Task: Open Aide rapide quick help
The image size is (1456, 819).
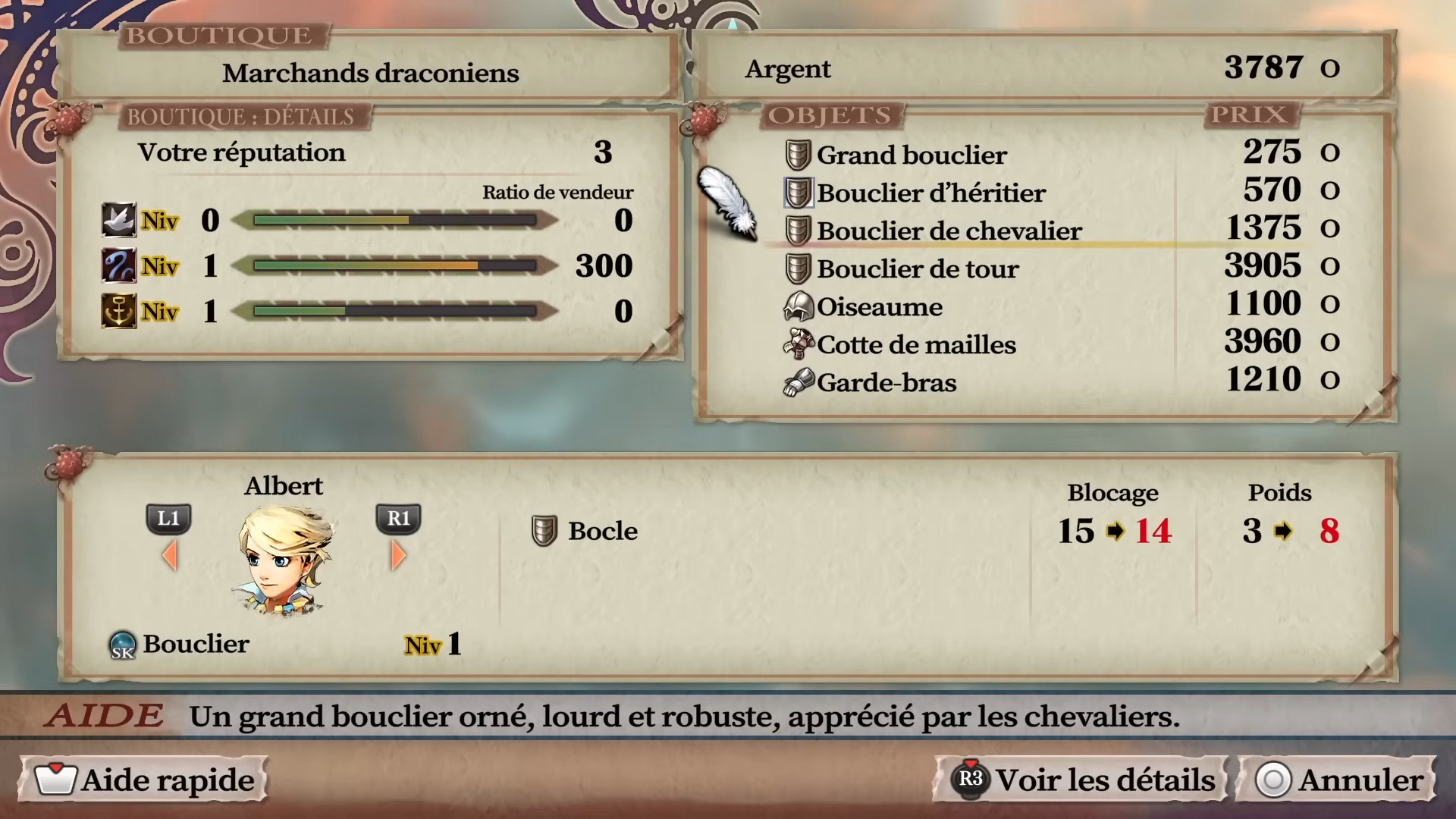Action: coord(146,780)
